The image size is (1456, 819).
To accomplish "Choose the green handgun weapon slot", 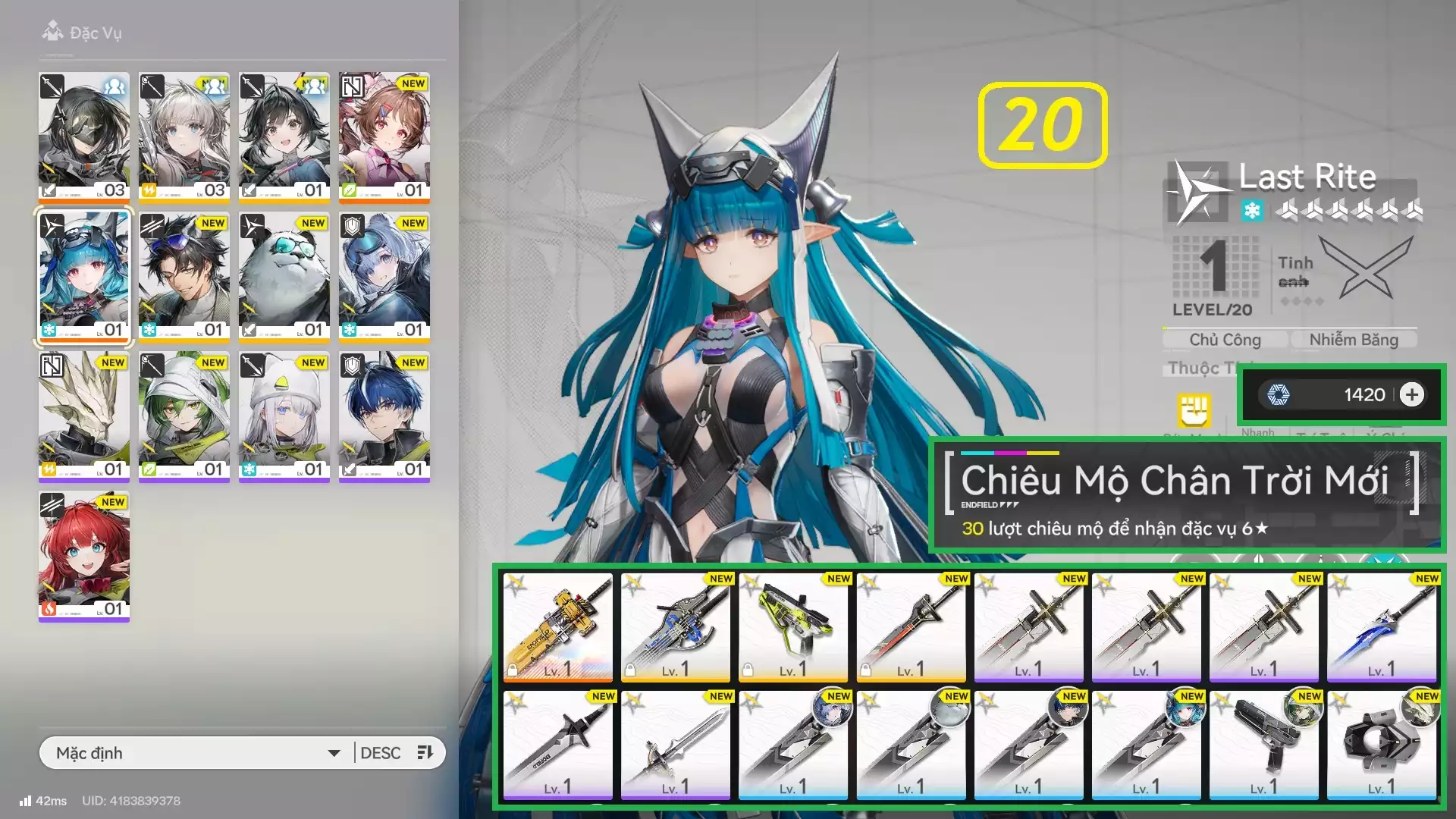I will click(x=793, y=627).
